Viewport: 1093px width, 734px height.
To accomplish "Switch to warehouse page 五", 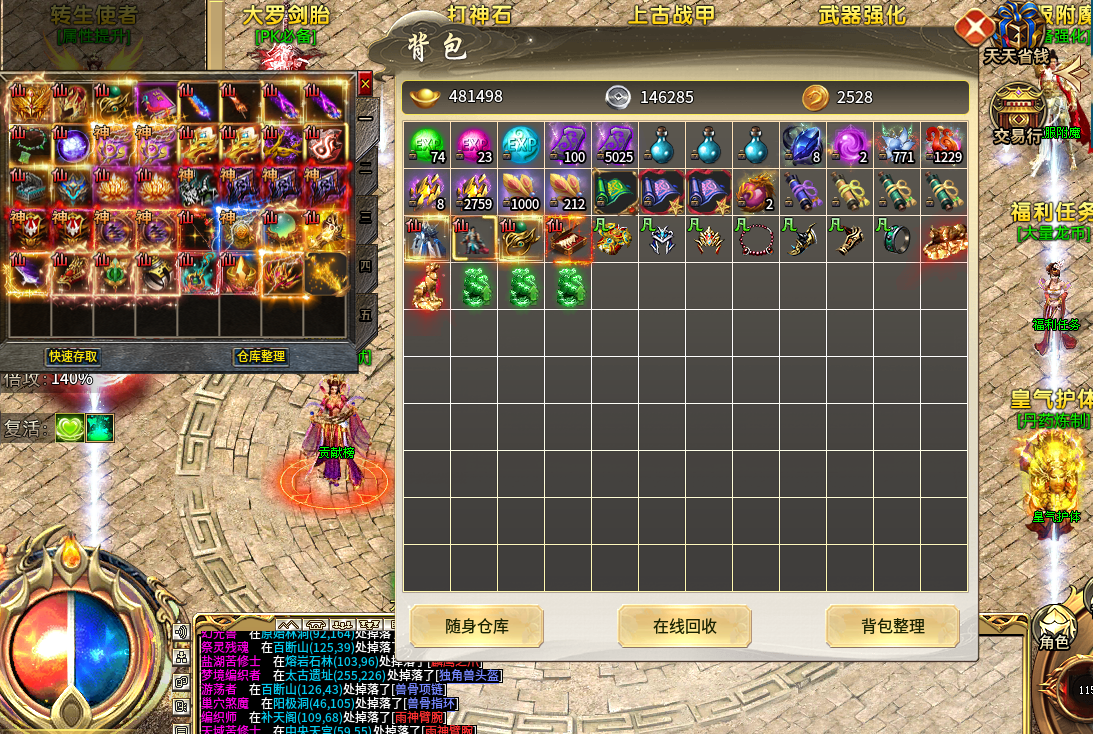I will point(366,316).
